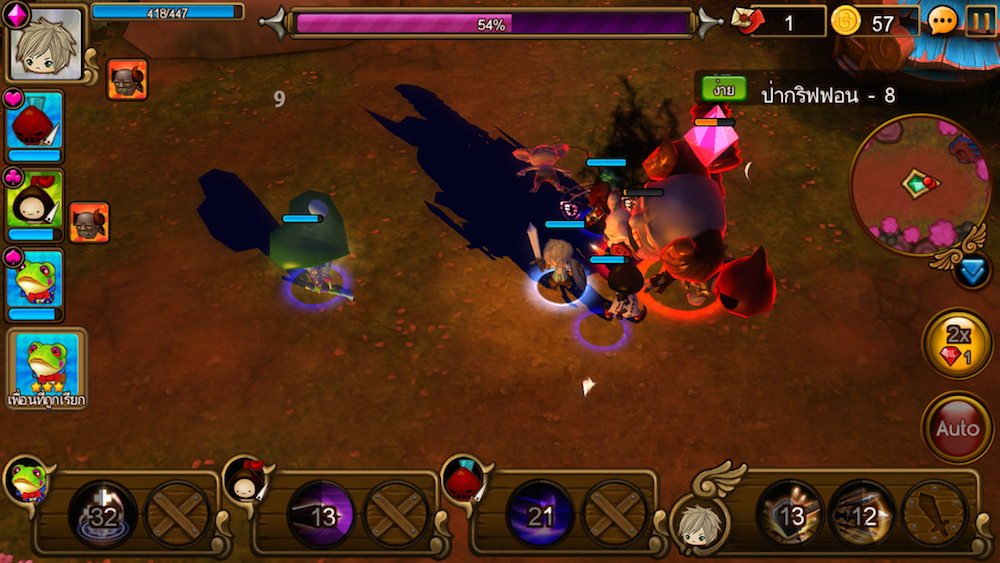Viewport: 1000px width, 563px height.
Task: Activate the 2x speed gem button
Action: (956, 343)
